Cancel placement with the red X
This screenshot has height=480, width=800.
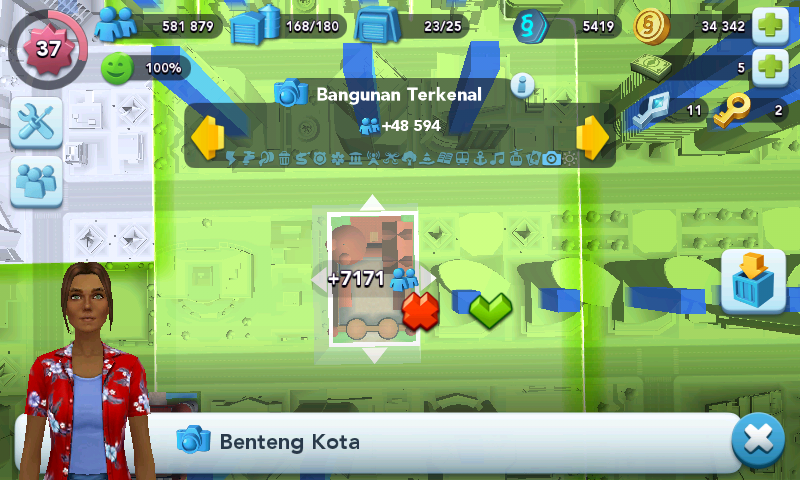(421, 311)
